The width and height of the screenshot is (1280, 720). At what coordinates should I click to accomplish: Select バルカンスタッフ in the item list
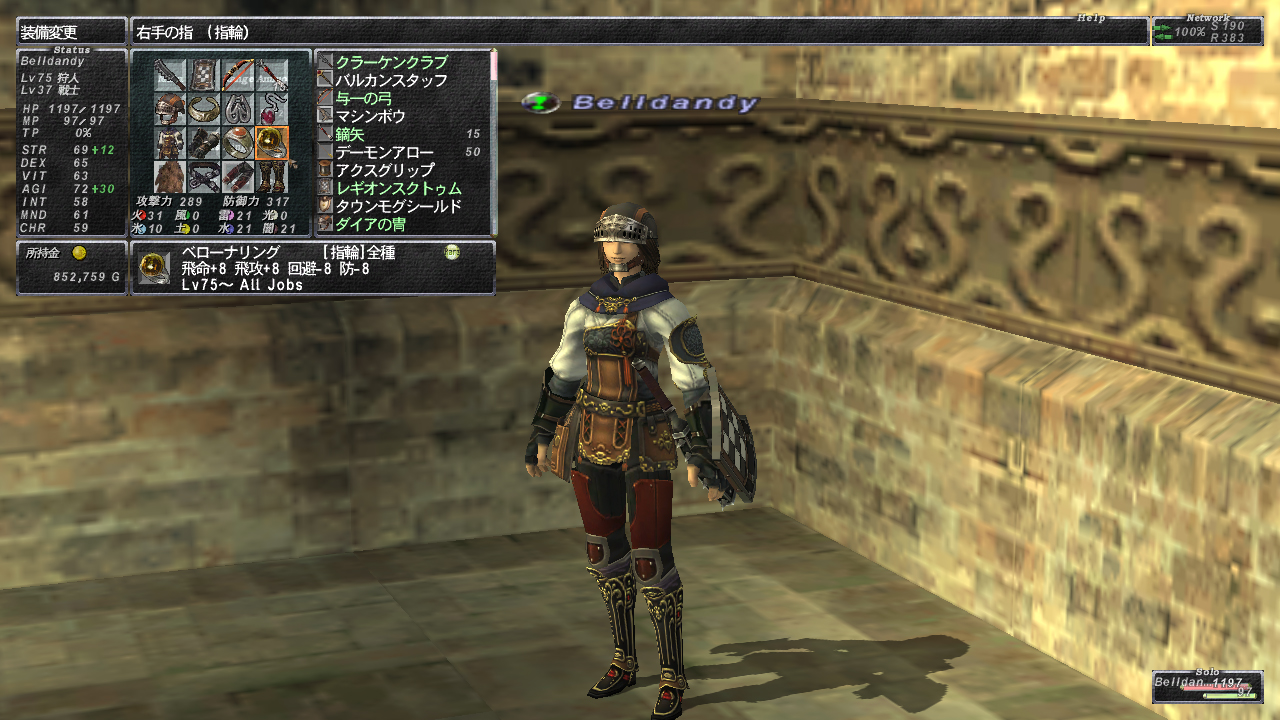pos(392,80)
